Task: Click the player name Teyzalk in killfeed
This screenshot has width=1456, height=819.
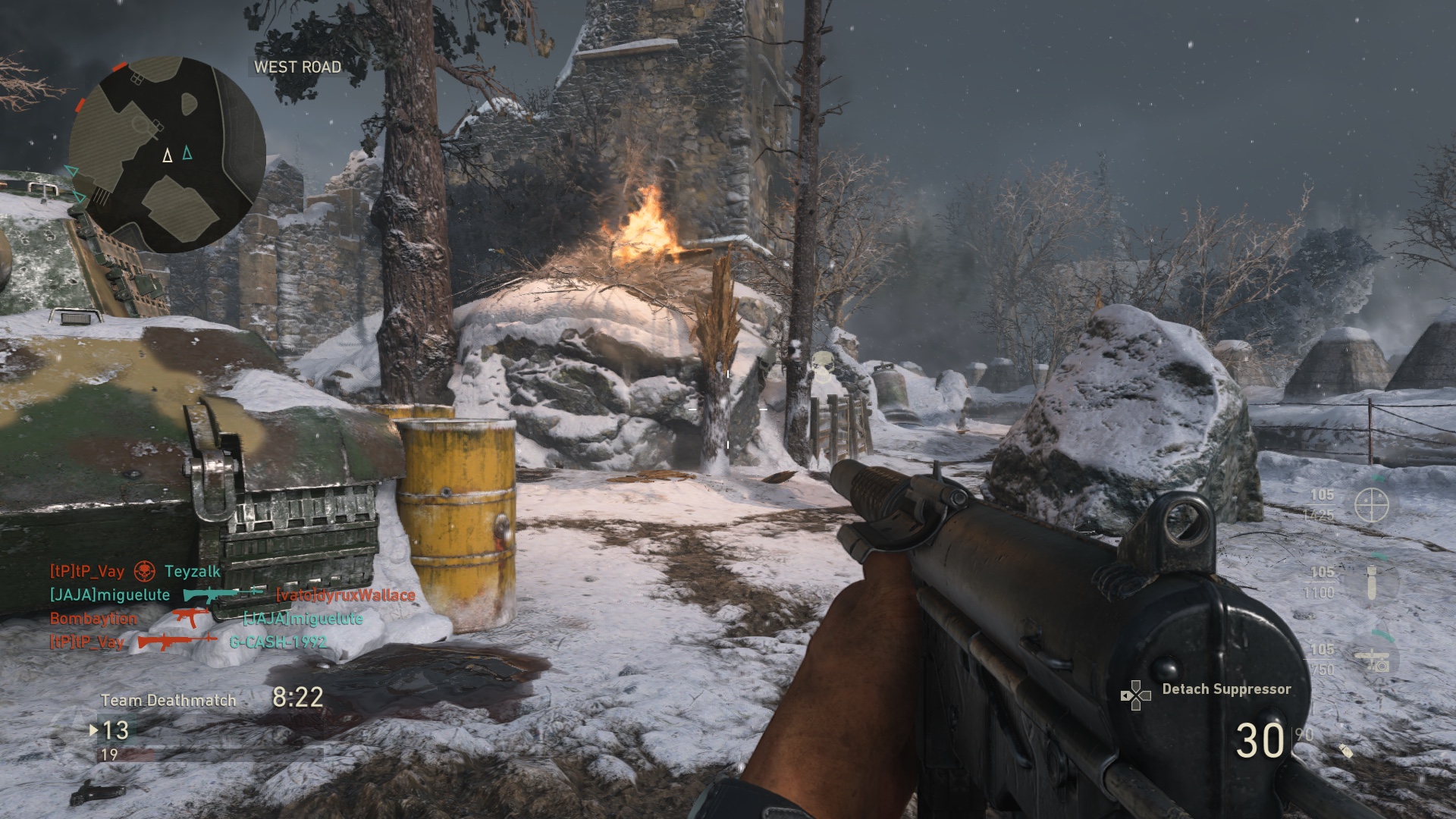Action: [192, 572]
